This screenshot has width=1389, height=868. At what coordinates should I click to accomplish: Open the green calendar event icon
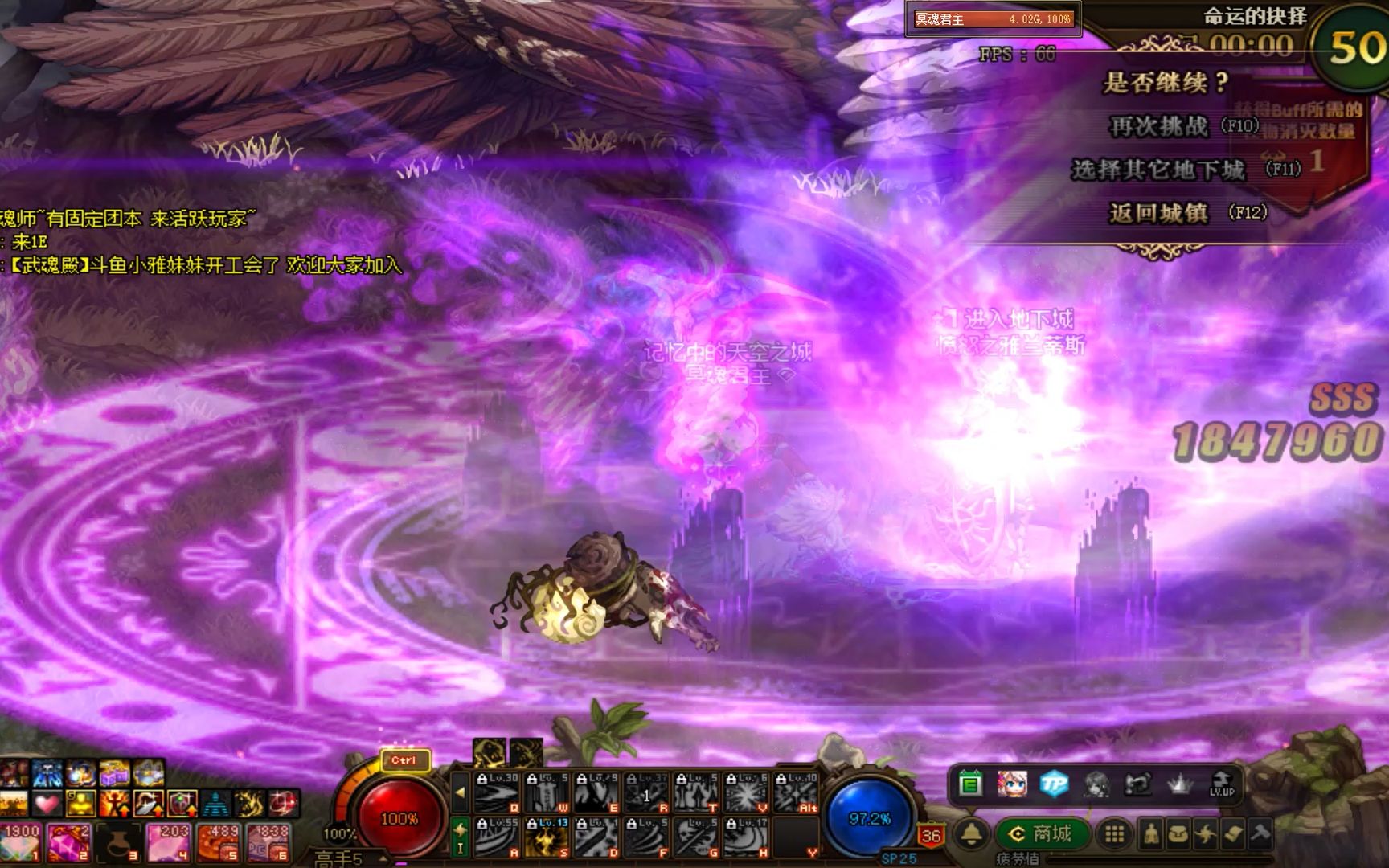[x=970, y=784]
